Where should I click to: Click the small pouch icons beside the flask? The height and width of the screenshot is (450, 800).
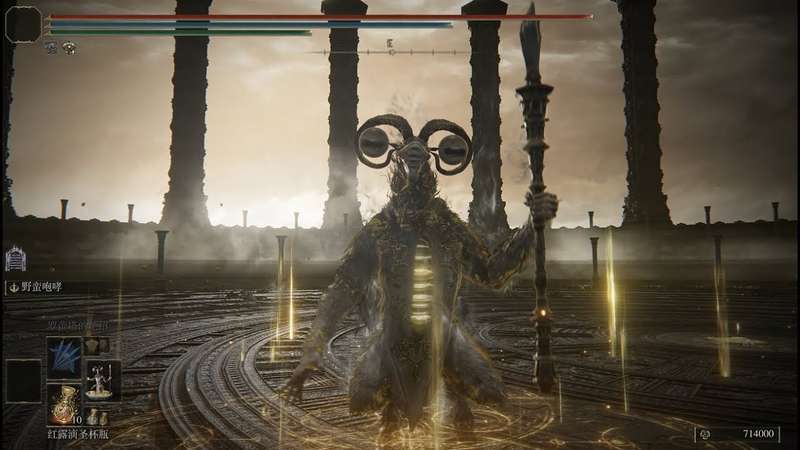pos(98,416)
